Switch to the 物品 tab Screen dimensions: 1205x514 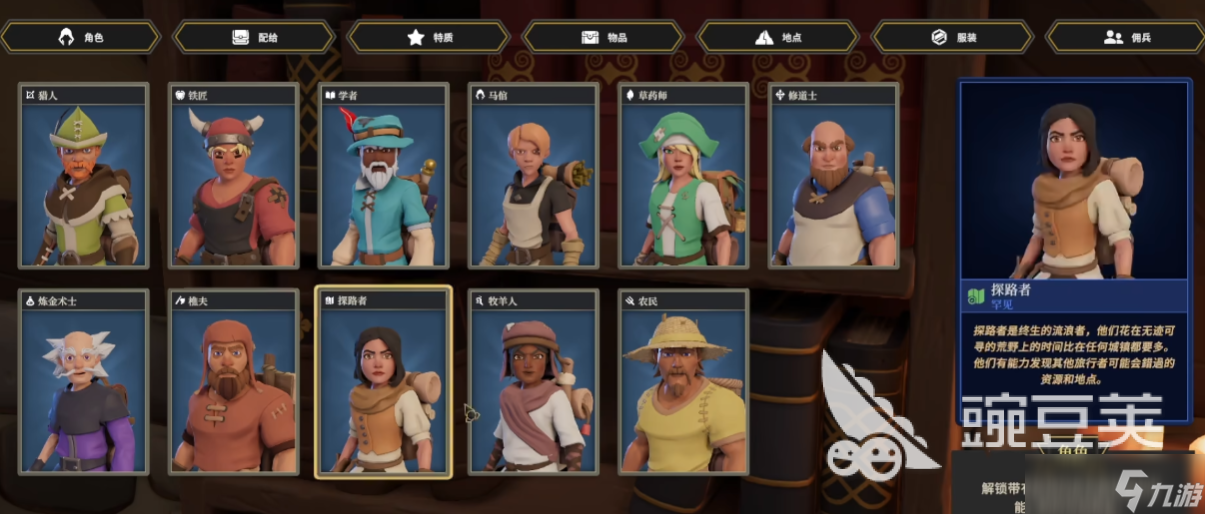point(604,37)
